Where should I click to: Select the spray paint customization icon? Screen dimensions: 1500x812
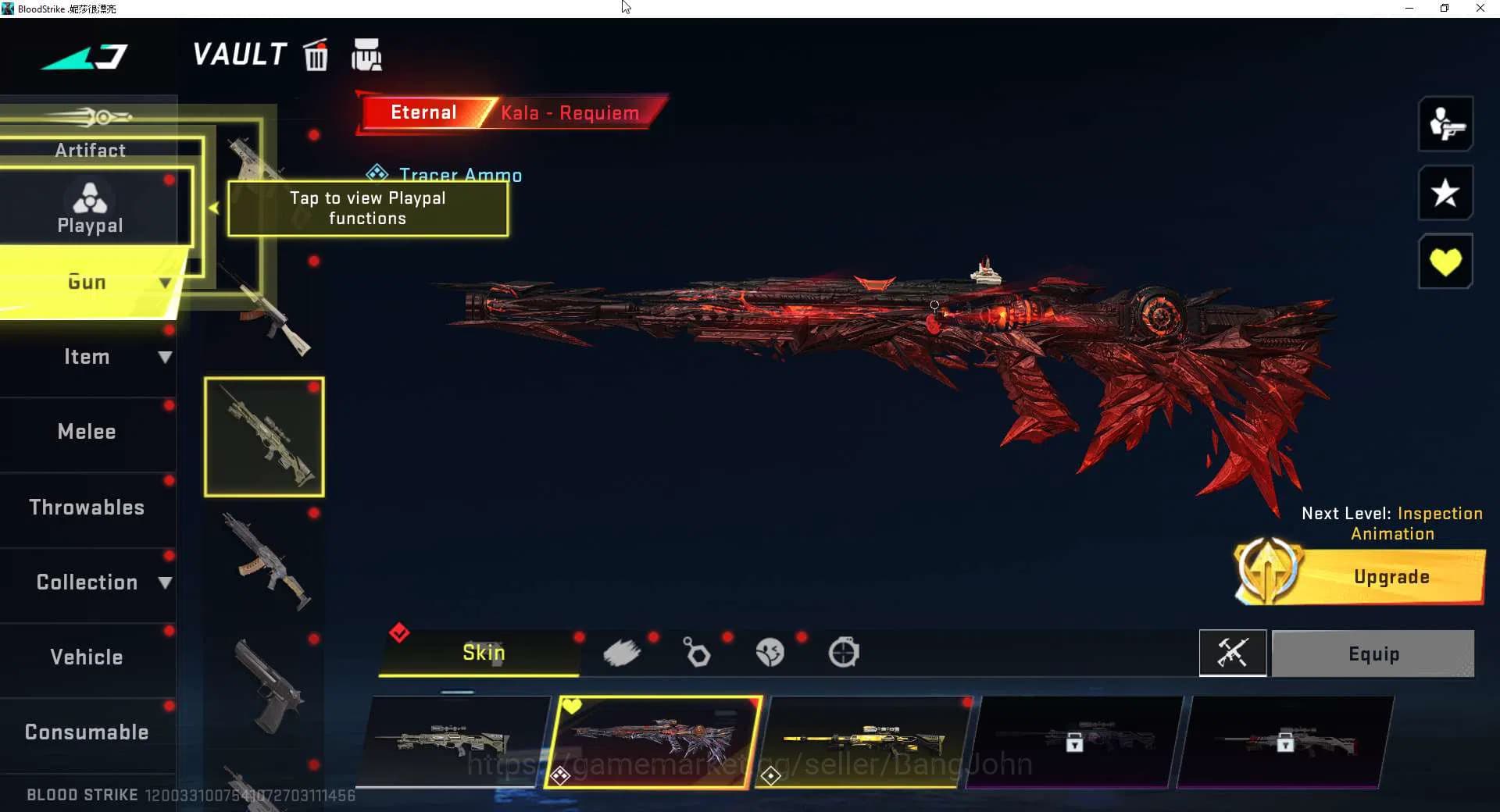click(x=623, y=653)
